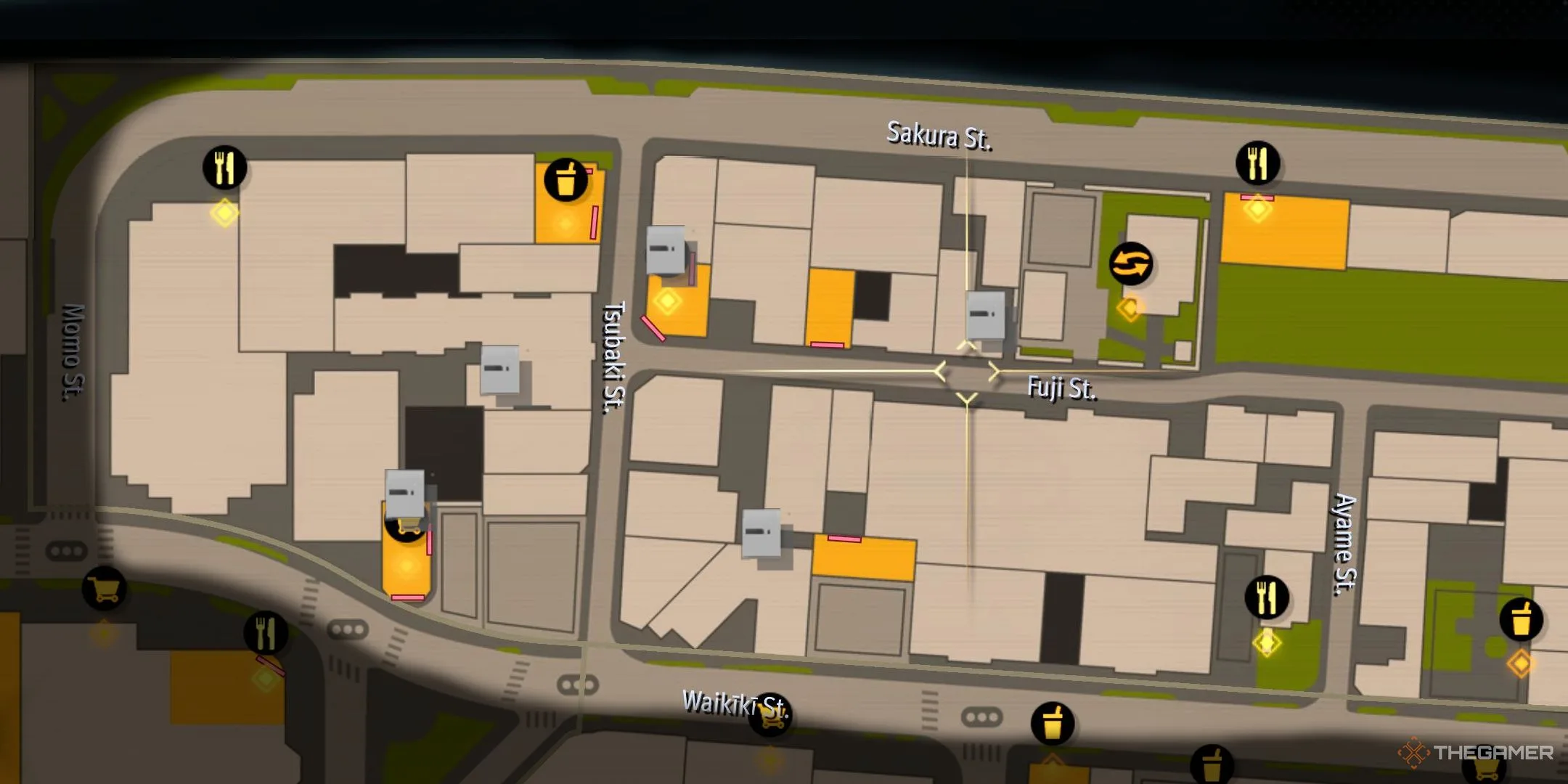Click the shopping cart overlapping the Waikiki St. label
Screen dimensions: 1568x784
click(x=771, y=714)
